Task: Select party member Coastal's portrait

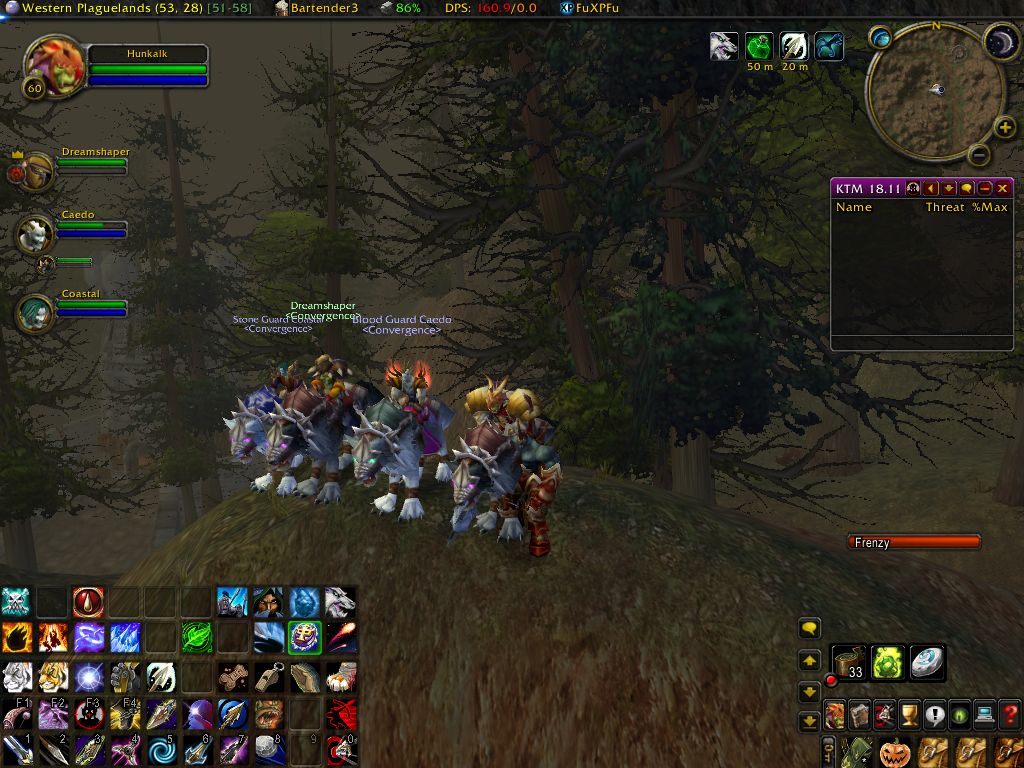Action: pyautogui.click(x=36, y=312)
